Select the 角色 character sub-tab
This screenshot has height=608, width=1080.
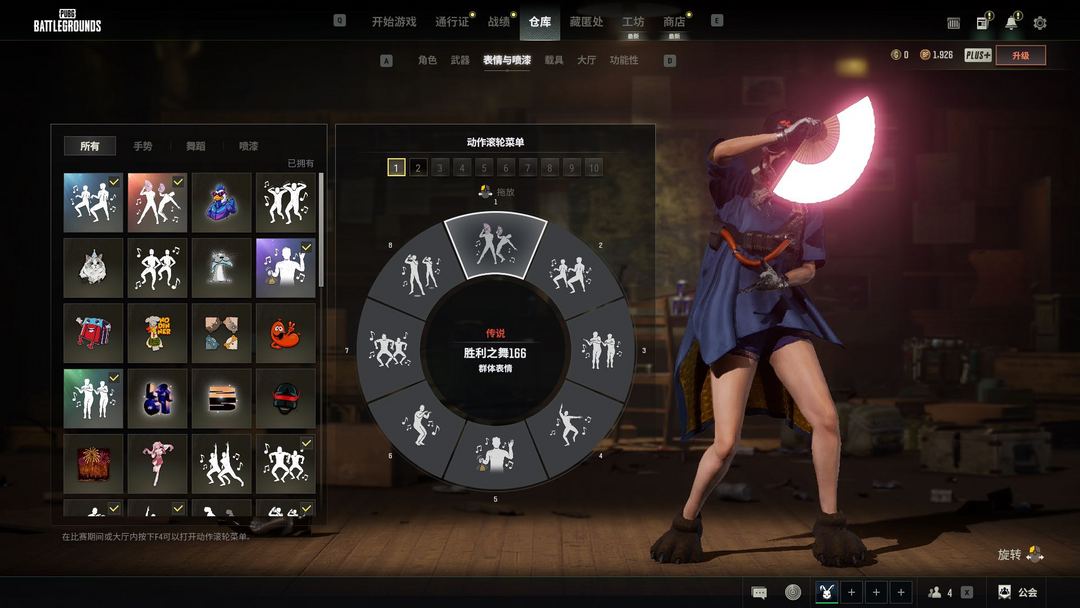[427, 60]
